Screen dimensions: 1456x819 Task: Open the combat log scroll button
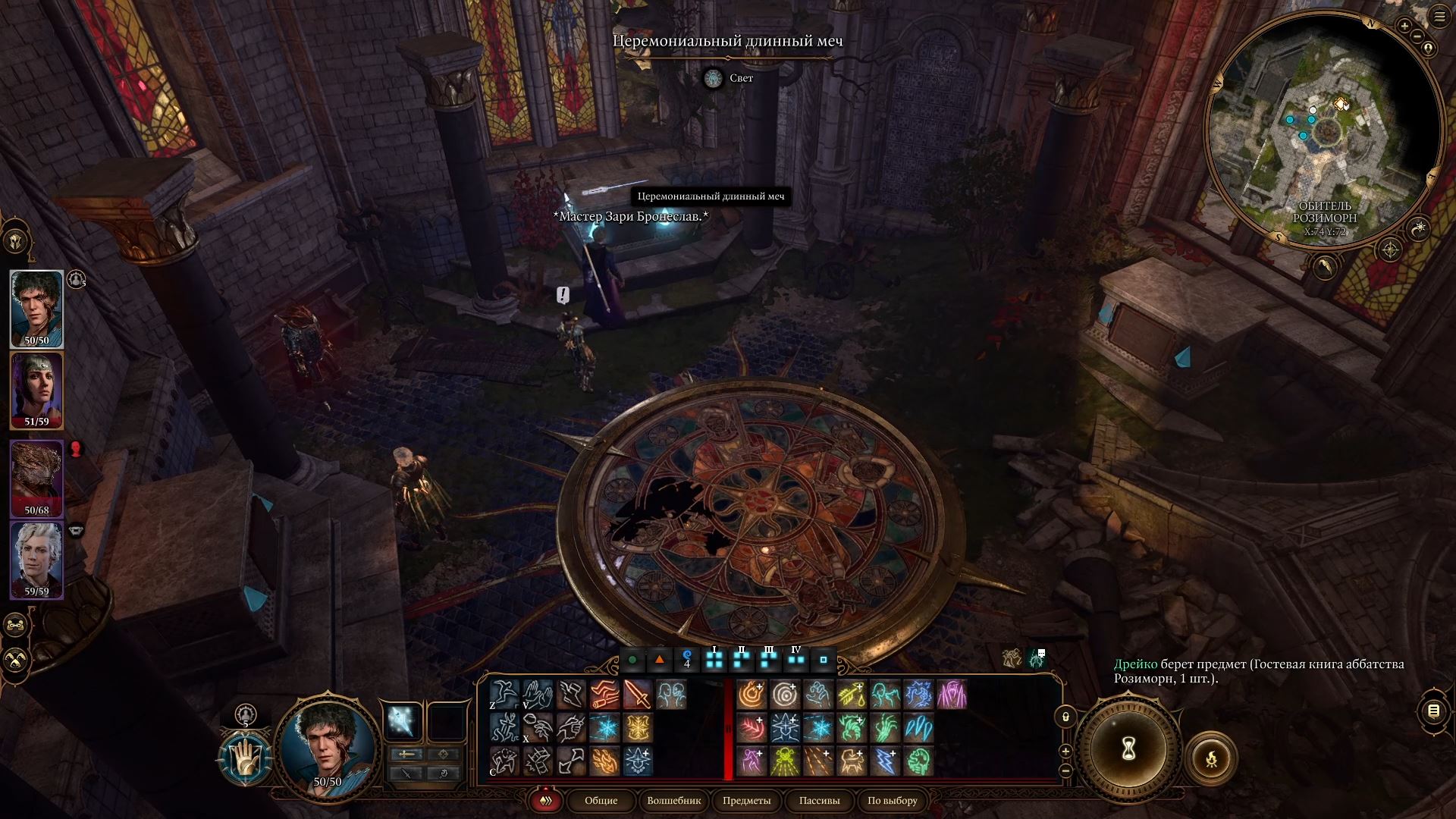(x=1433, y=711)
